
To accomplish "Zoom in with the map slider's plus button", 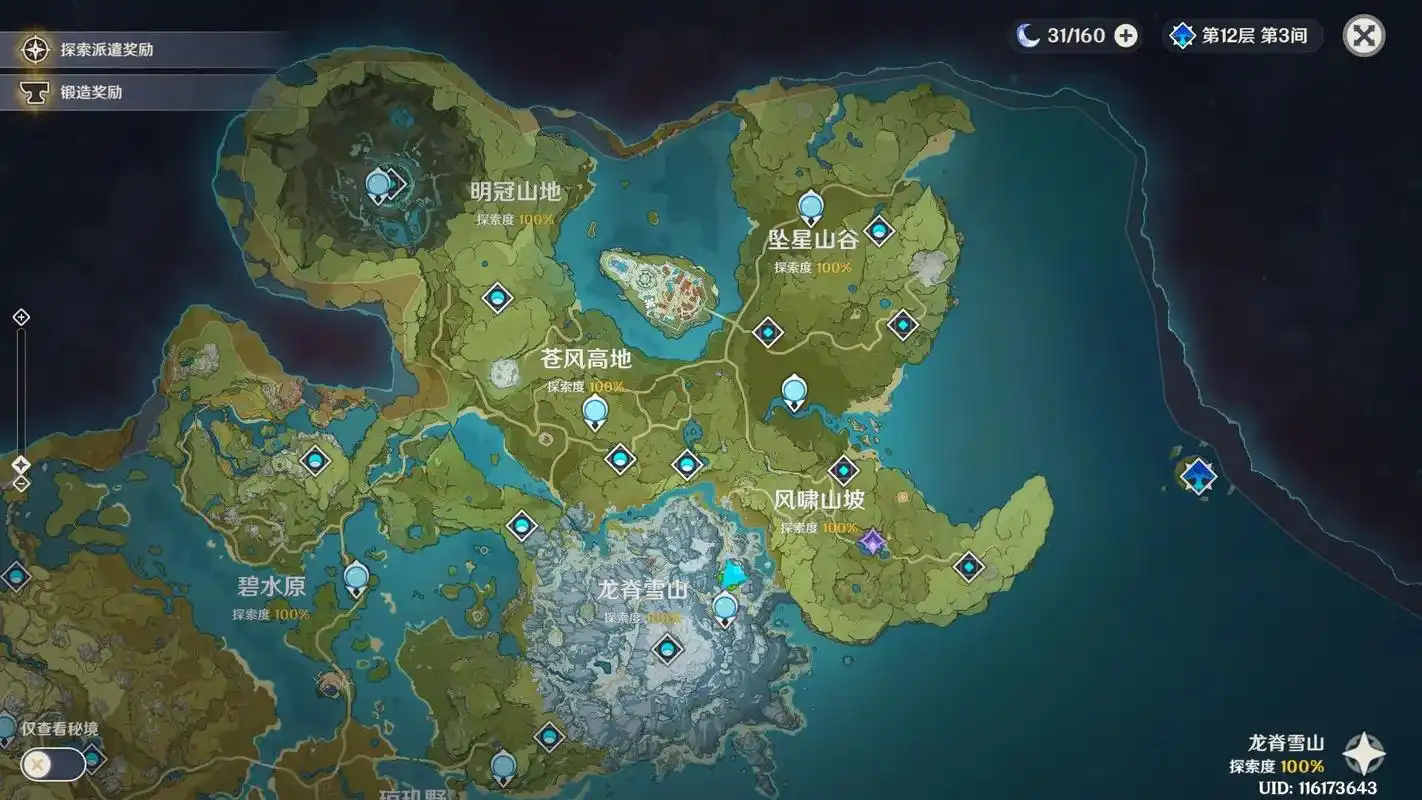I will [21, 318].
